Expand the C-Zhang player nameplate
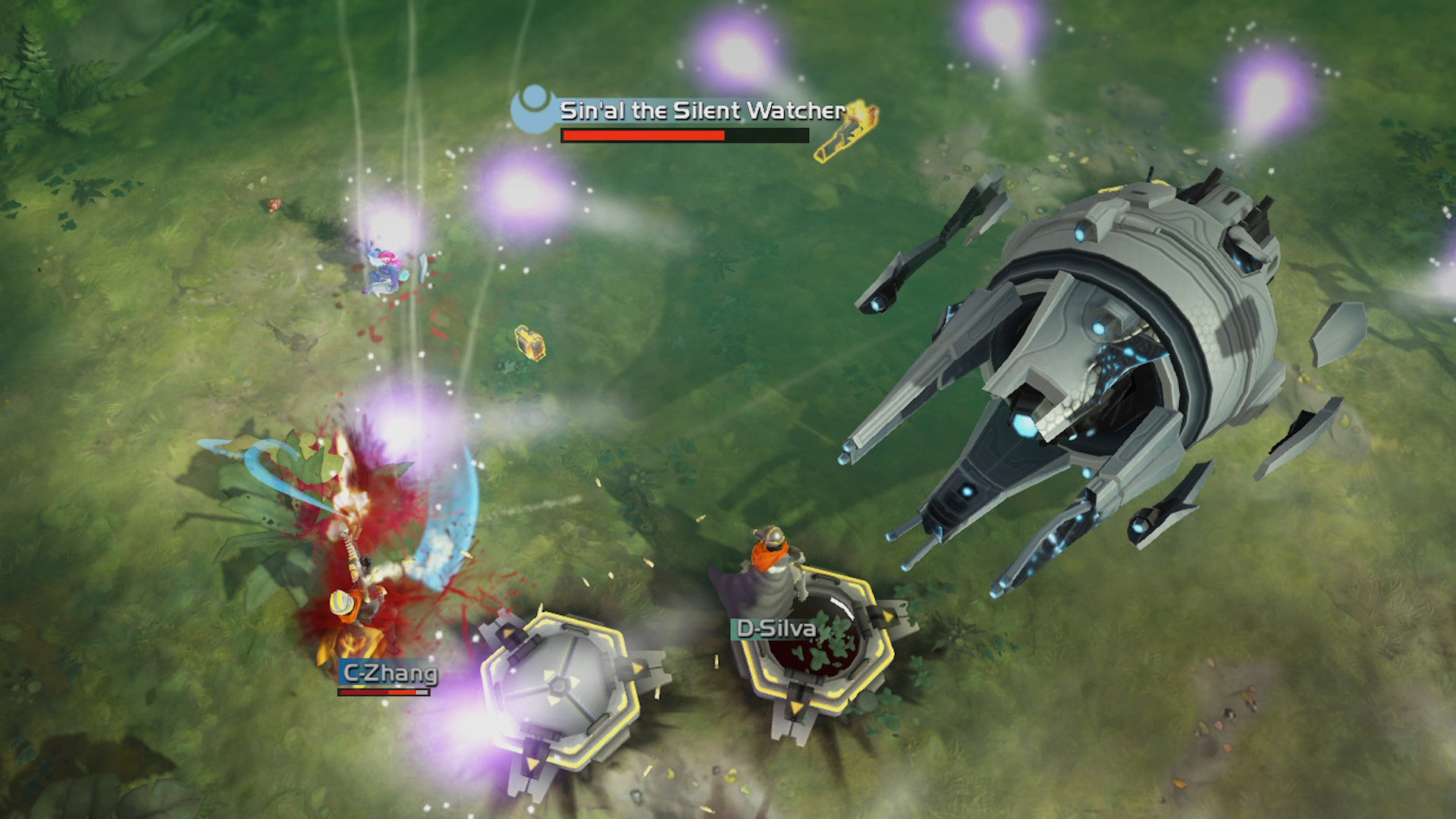The image size is (1456, 819). tap(388, 672)
